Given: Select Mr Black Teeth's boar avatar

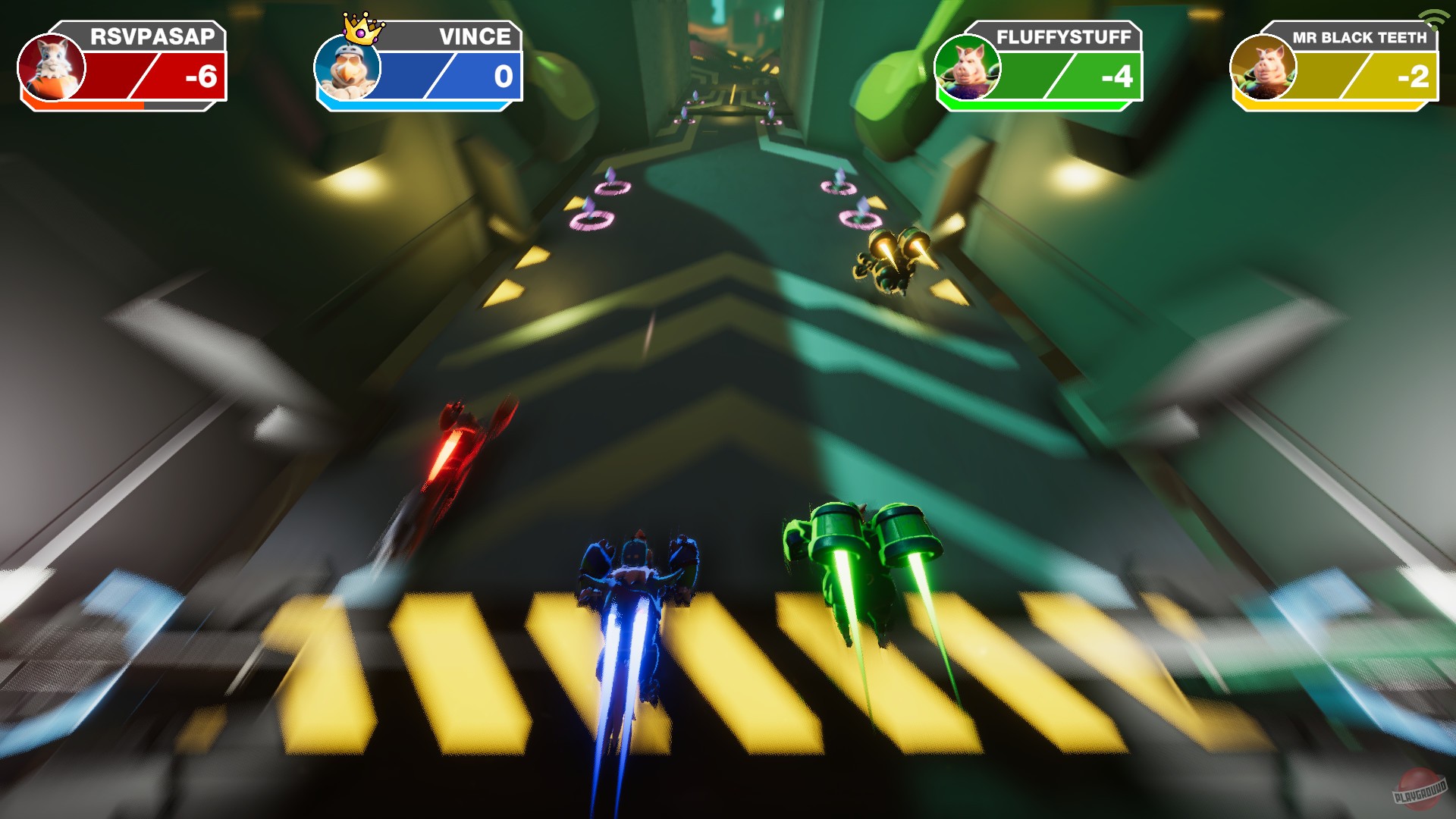Looking at the screenshot, I should pos(1263,68).
